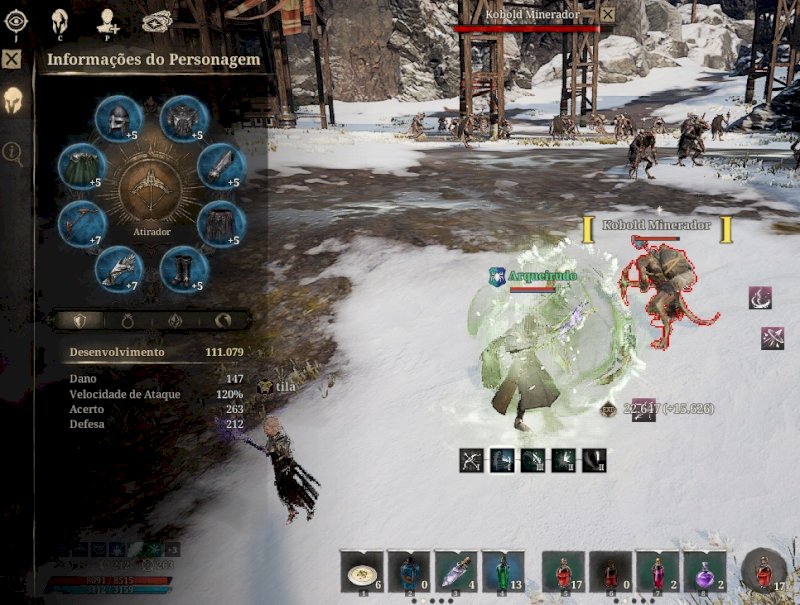The width and height of the screenshot is (800, 605).
Task: Inspect the equipped chest armor slot
Action: [x=183, y=119]
